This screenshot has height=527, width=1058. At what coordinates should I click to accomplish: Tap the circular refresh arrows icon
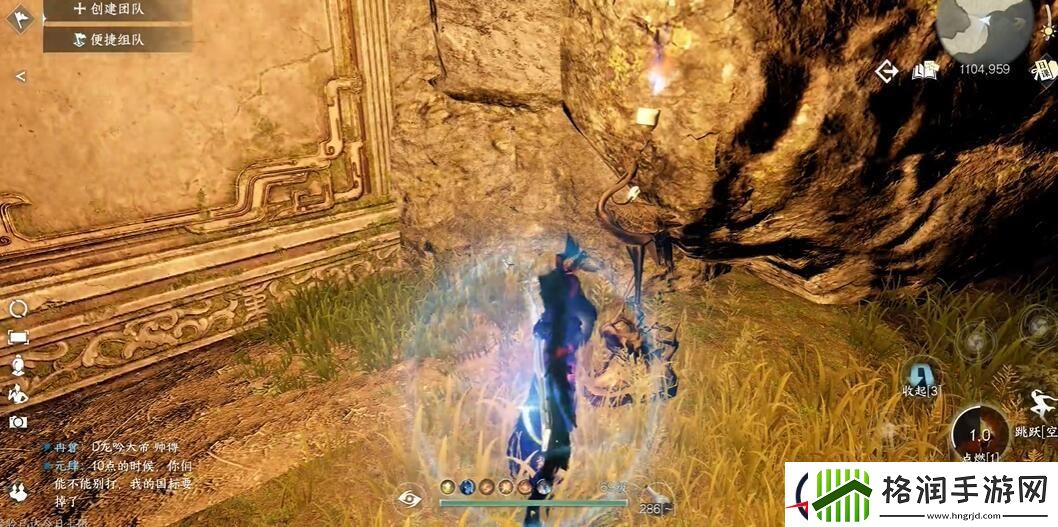coord(18,309)
